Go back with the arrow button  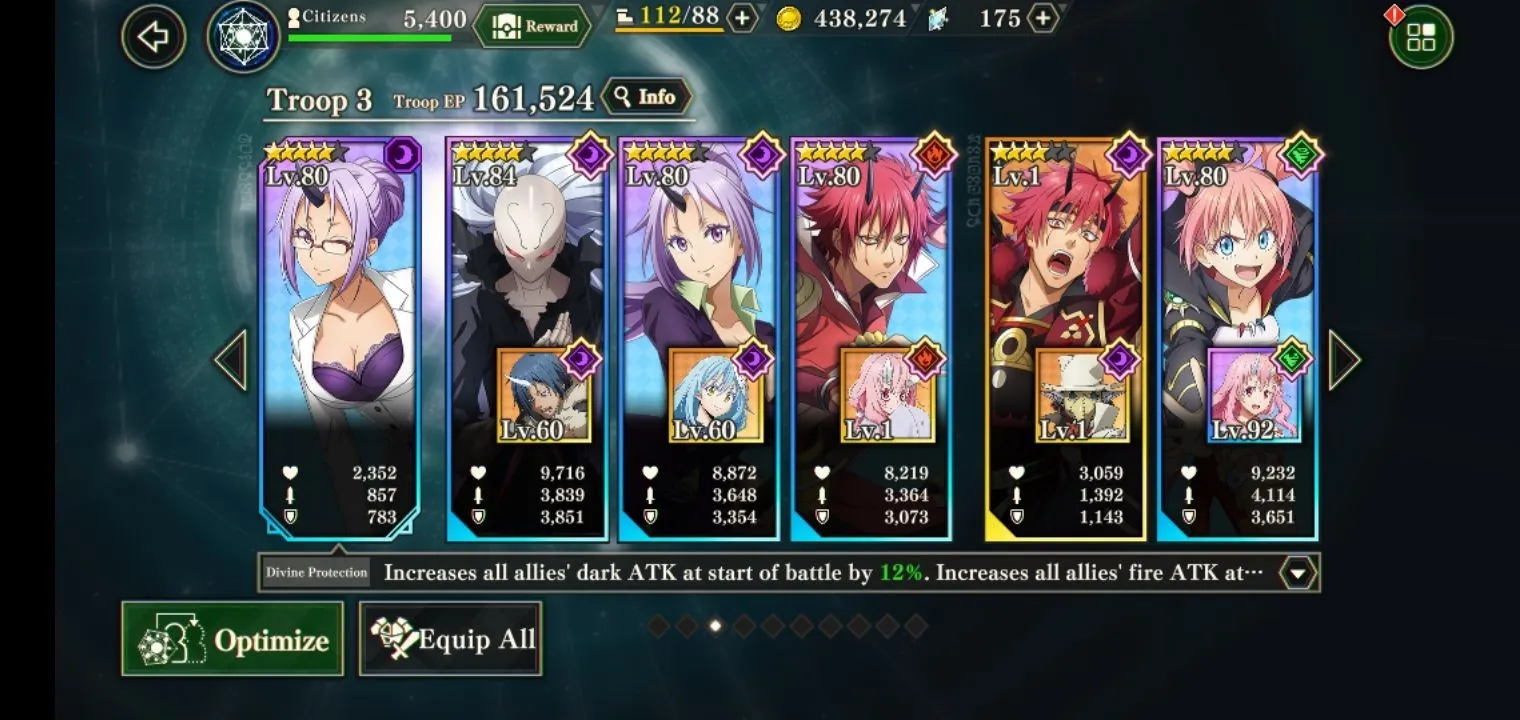[x=153, y=37]
